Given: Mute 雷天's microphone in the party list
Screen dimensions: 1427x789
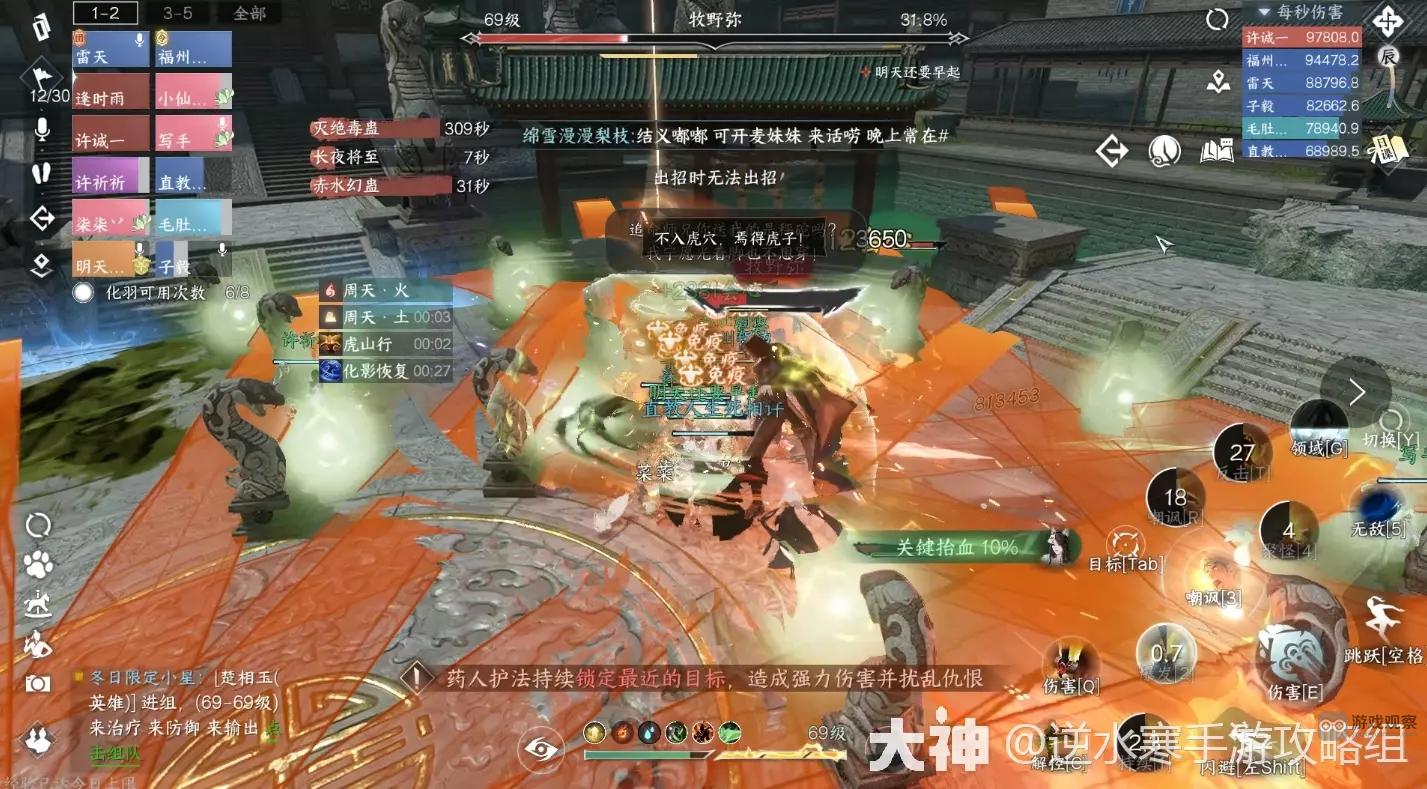Looking at the screenshot, I should [x=139, y=40].
